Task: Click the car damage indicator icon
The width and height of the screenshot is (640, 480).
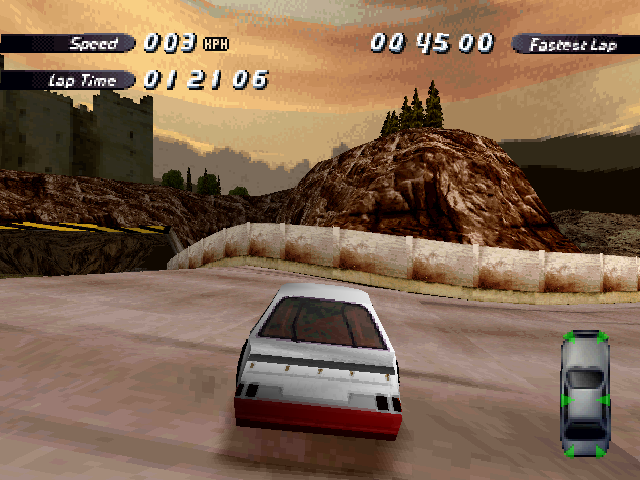Action: click(x=586, y=393)
